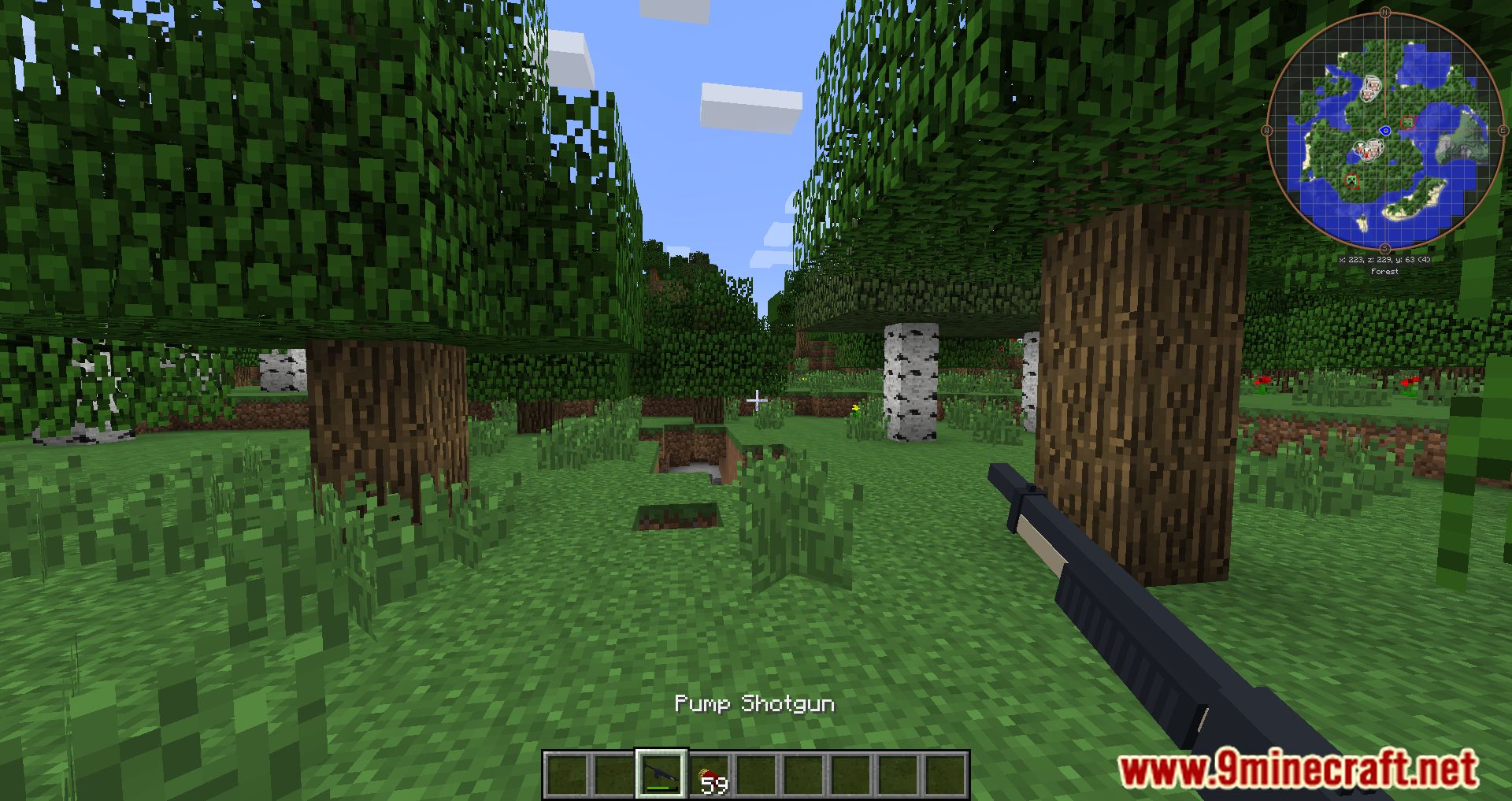1512x801 pixels.
Task: Click the blue player marker at minimap center
Action: tap(1386, 130)
